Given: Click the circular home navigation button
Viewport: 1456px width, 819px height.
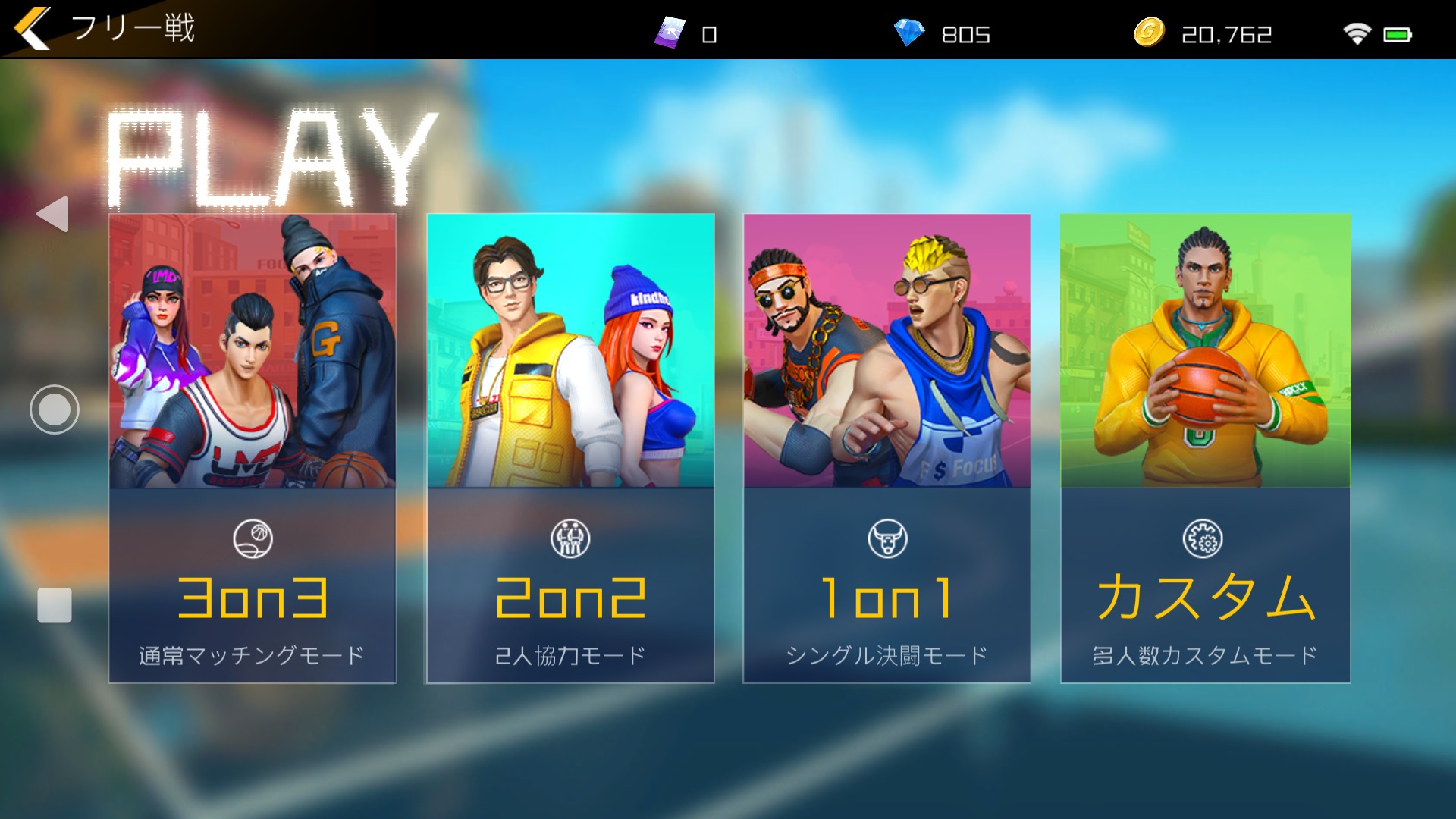Looking at the screenshot, I should click(x=55, y=409).
